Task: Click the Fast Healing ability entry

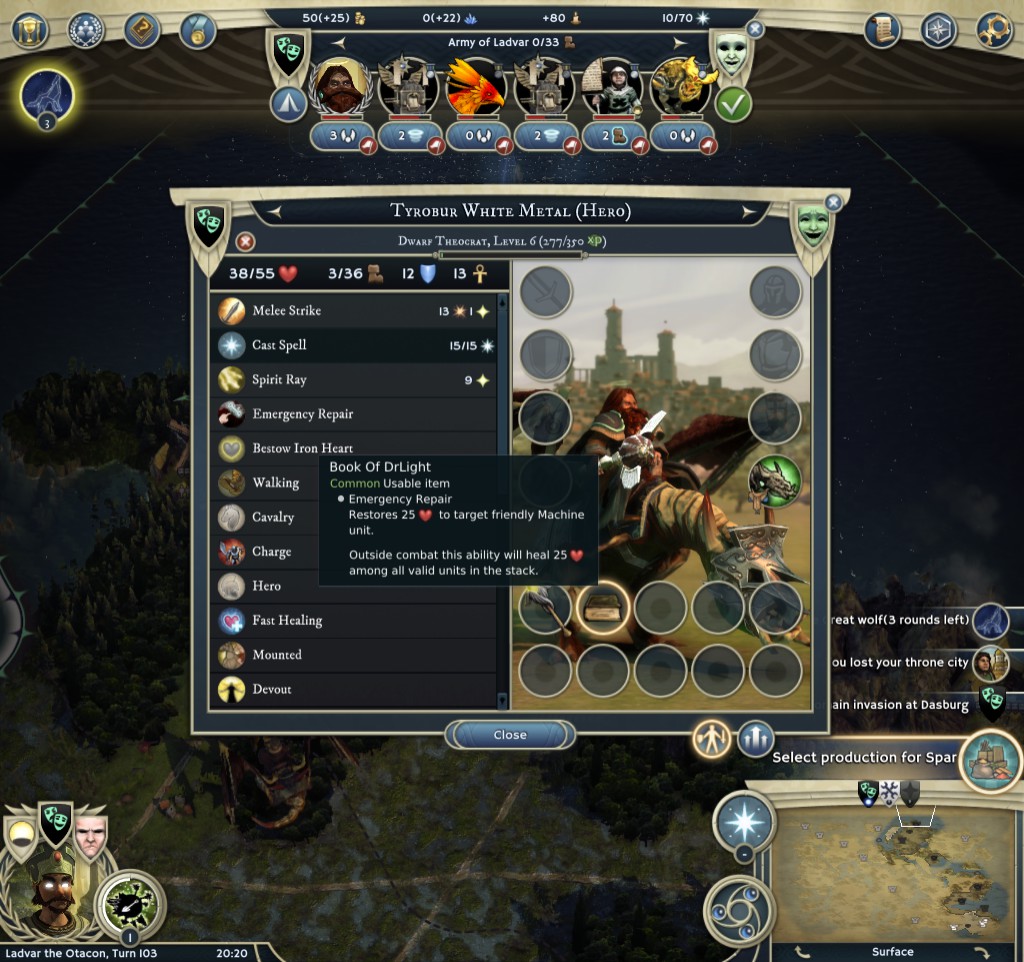Action: click(x=355, y=620)
